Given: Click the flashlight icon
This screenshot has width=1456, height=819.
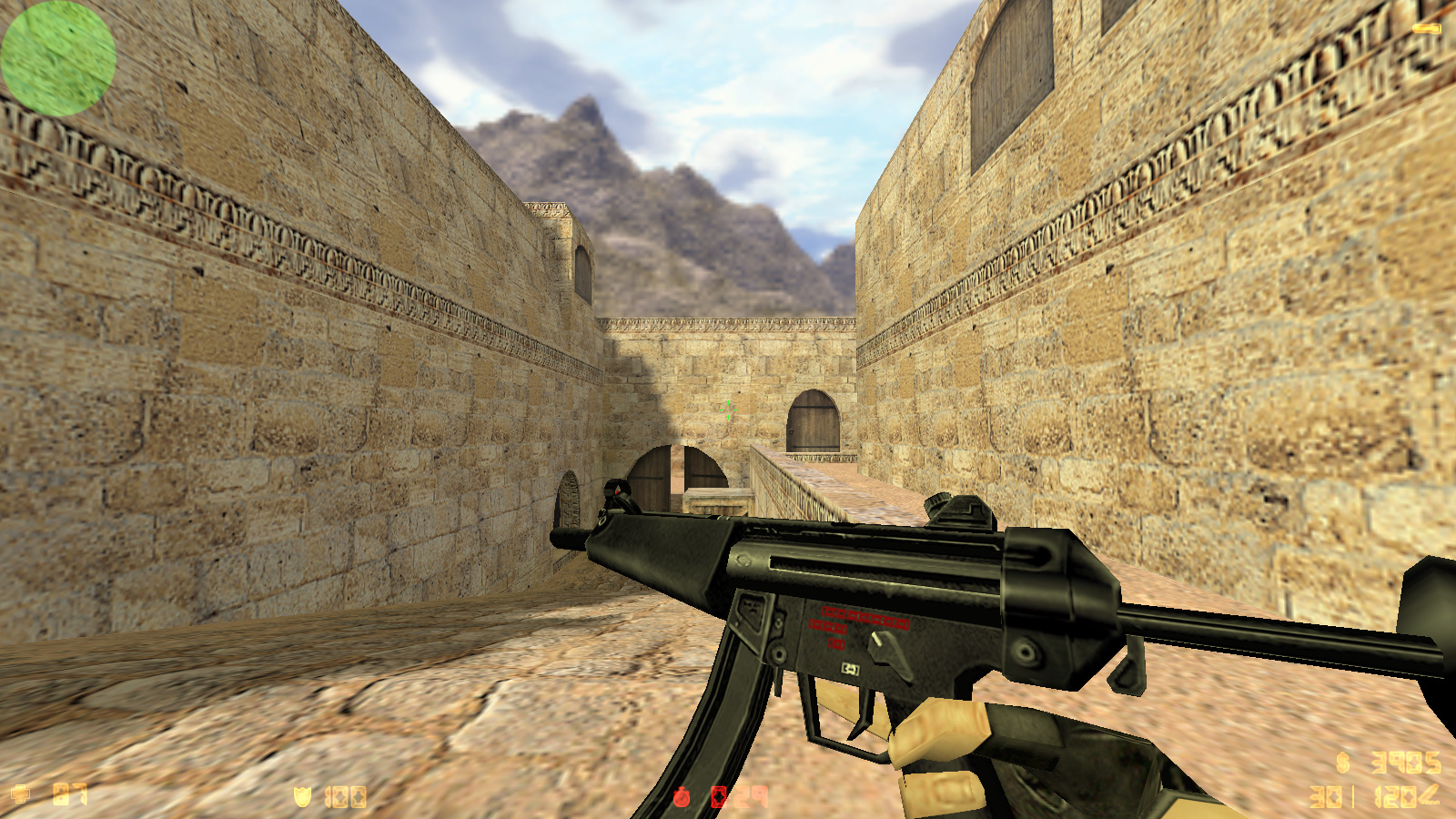Looking at the screenshot, I should coord(1426,29).
